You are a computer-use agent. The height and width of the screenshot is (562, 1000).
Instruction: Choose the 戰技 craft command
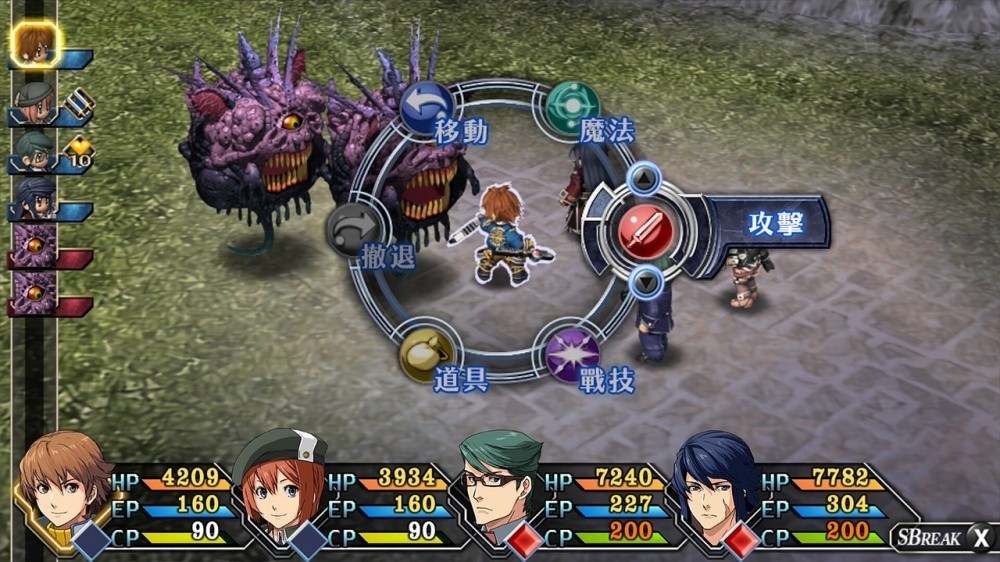573,354
